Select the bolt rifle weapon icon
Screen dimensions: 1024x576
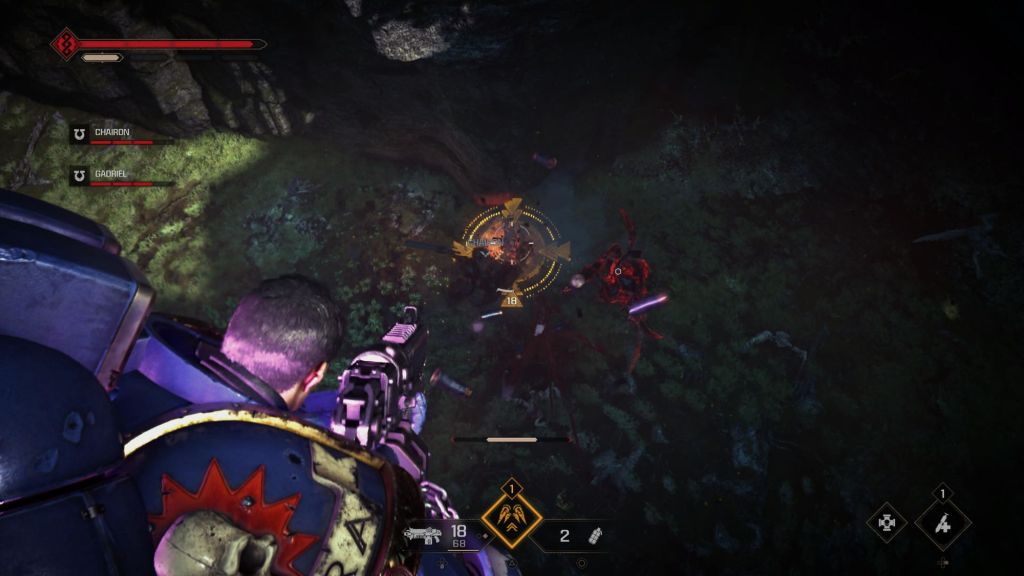click(423, 534)
